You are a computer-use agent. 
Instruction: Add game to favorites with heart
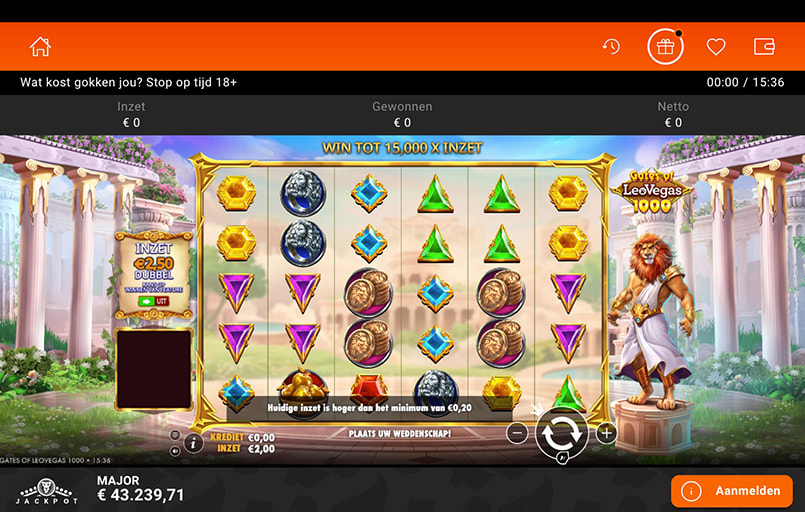[715, 47]
